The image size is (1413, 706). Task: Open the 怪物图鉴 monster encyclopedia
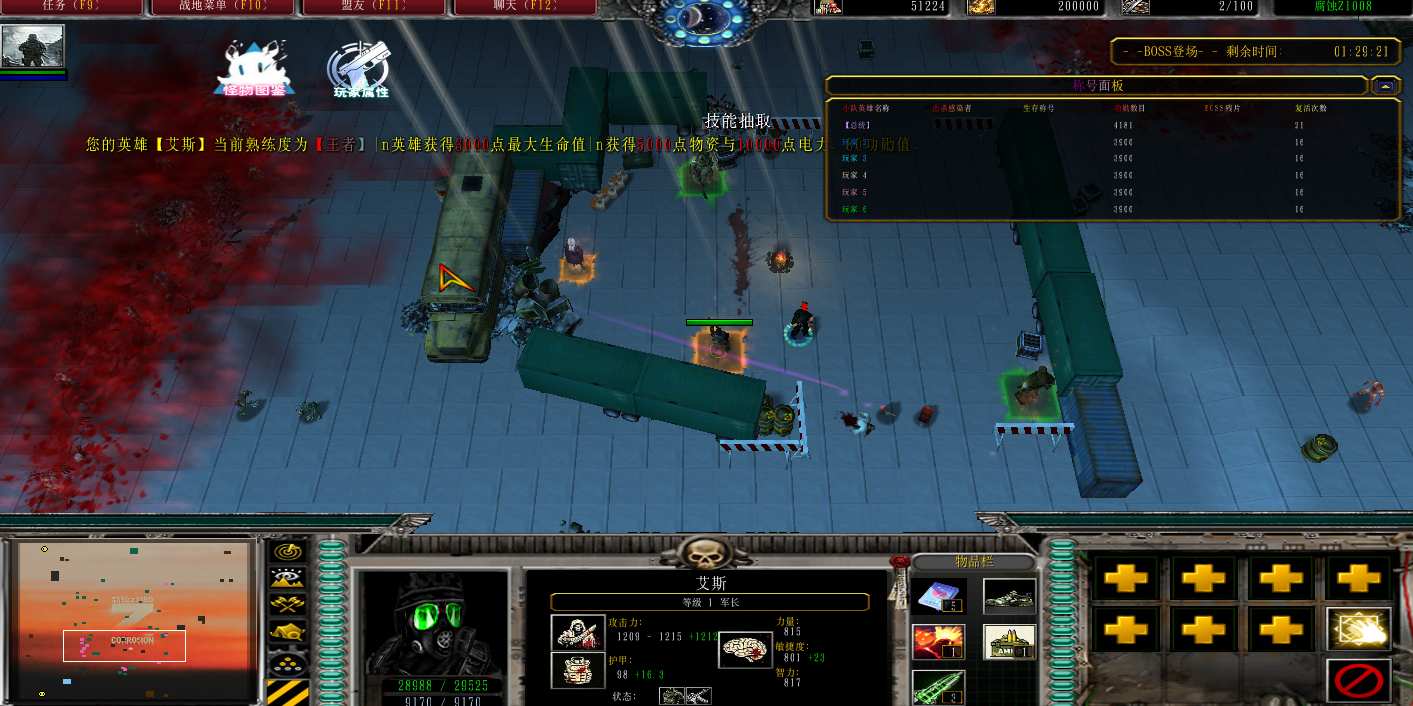pos(254,69)
